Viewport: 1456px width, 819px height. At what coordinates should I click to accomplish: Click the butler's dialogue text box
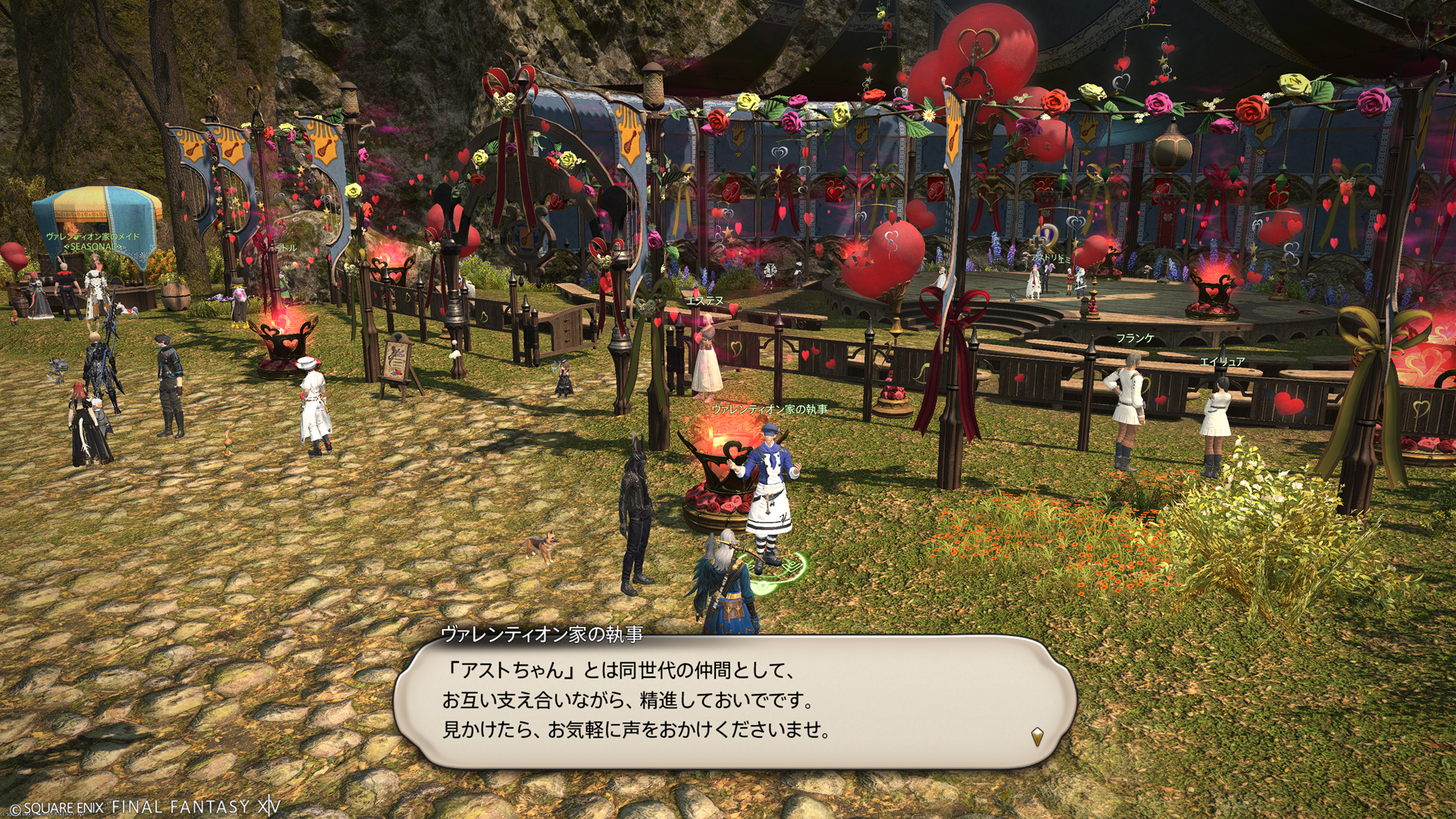(x=734, y=701)
